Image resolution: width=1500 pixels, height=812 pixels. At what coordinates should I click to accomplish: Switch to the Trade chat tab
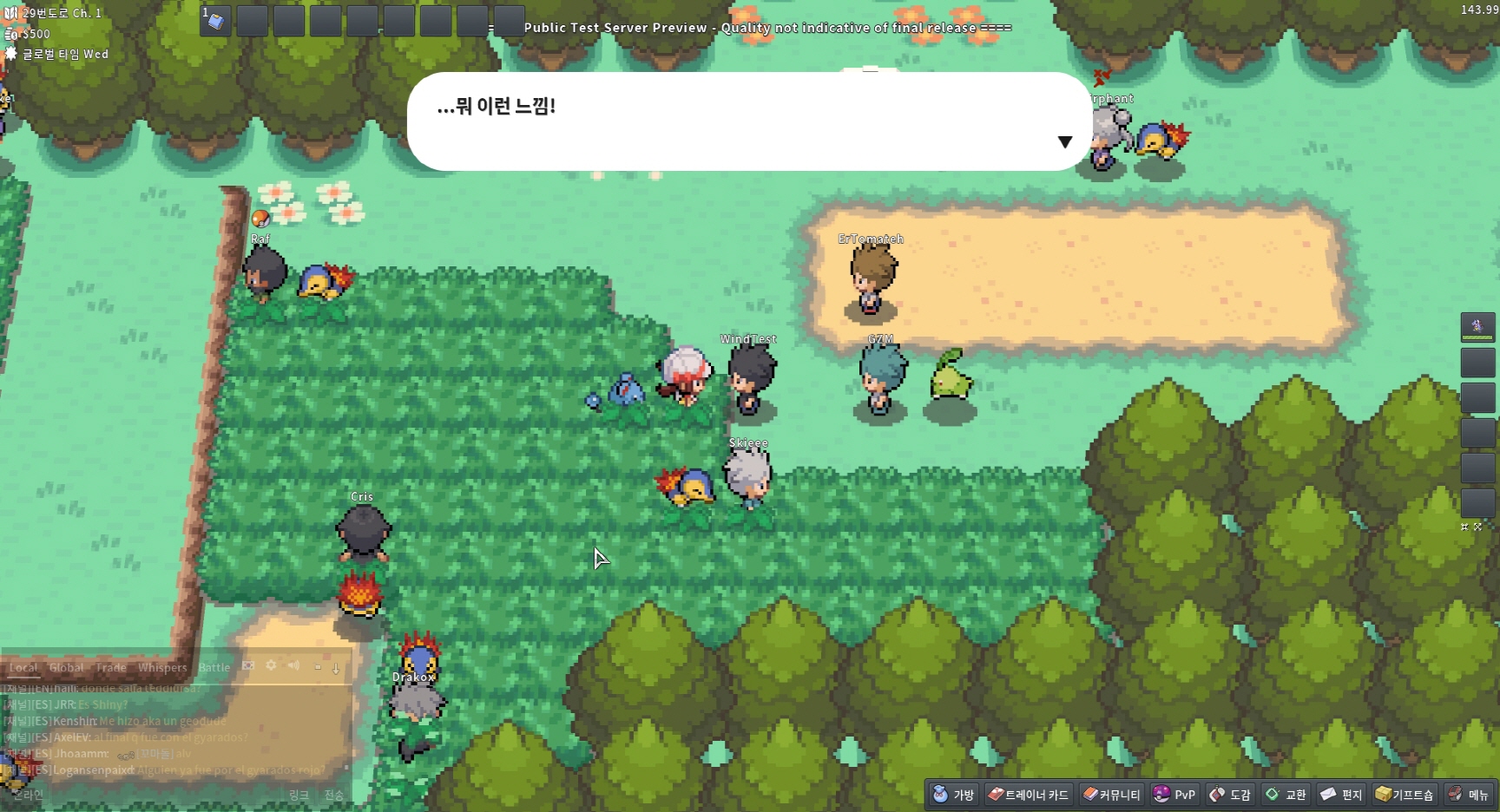111,667
